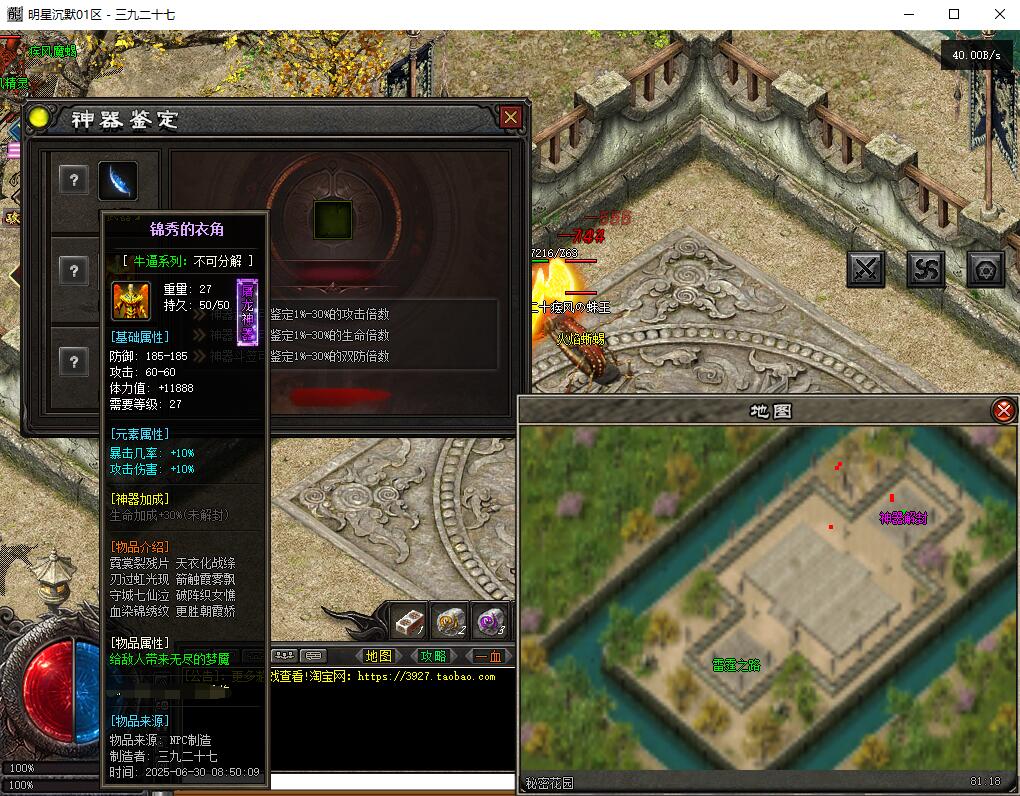Click the 神器解封 marker on the map
The image size is (1020, 796).
pyautogui.click(x=903, y=517)
